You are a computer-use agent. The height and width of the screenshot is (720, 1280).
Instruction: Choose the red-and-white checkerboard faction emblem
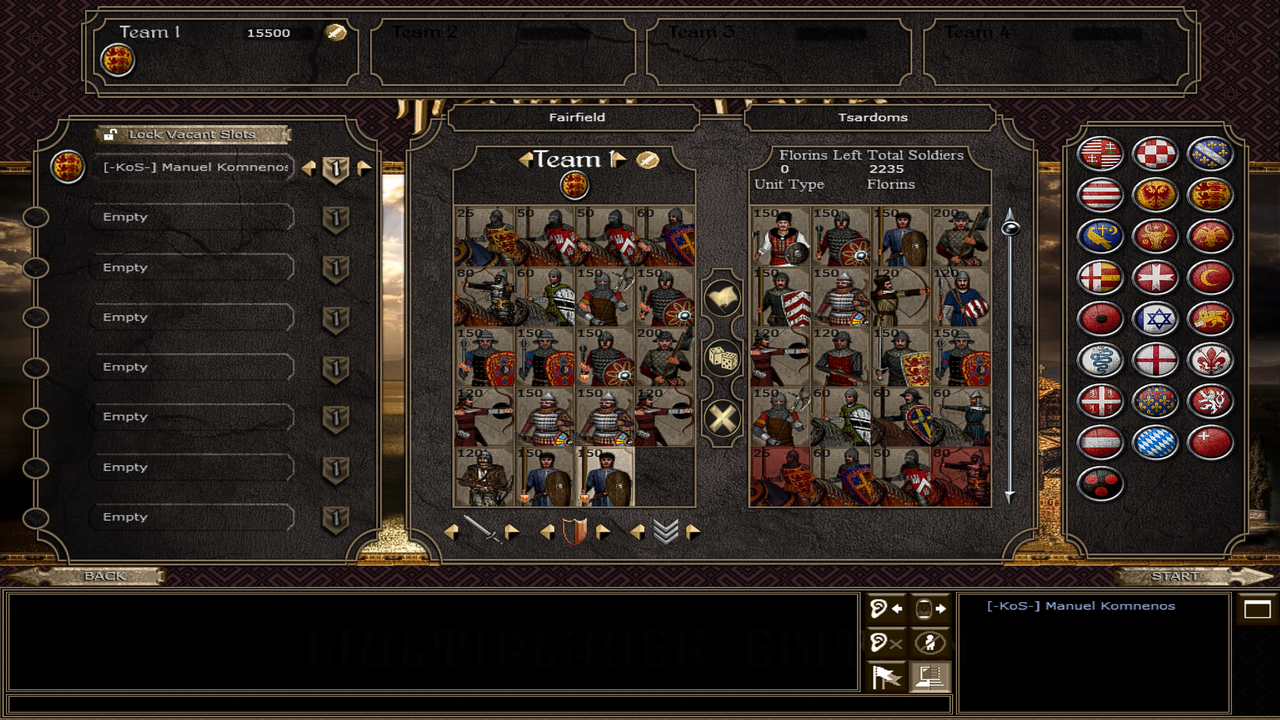click(x=1155, y=153)
